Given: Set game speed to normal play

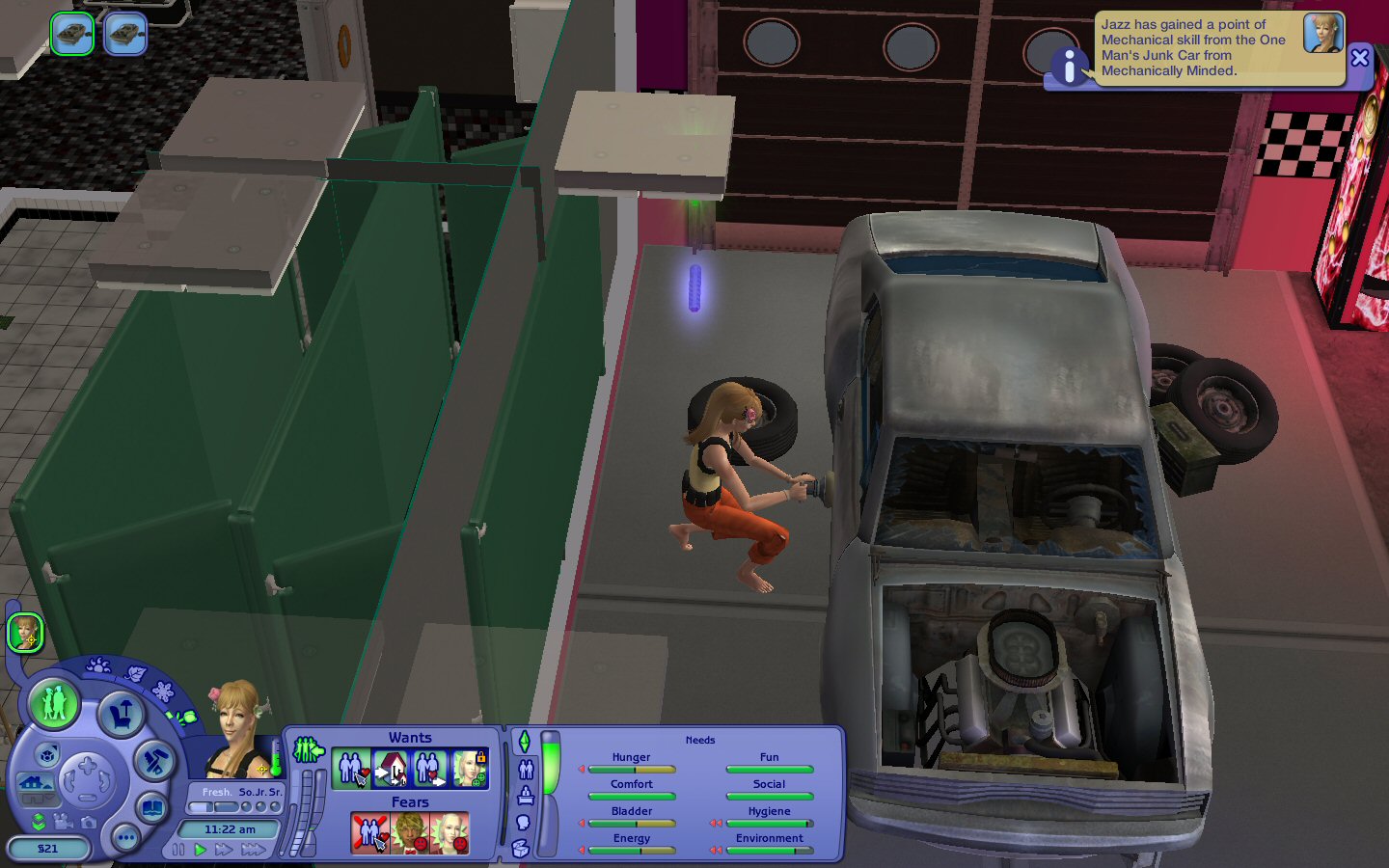Looking at the screenshot, I should tap(201, 850).
